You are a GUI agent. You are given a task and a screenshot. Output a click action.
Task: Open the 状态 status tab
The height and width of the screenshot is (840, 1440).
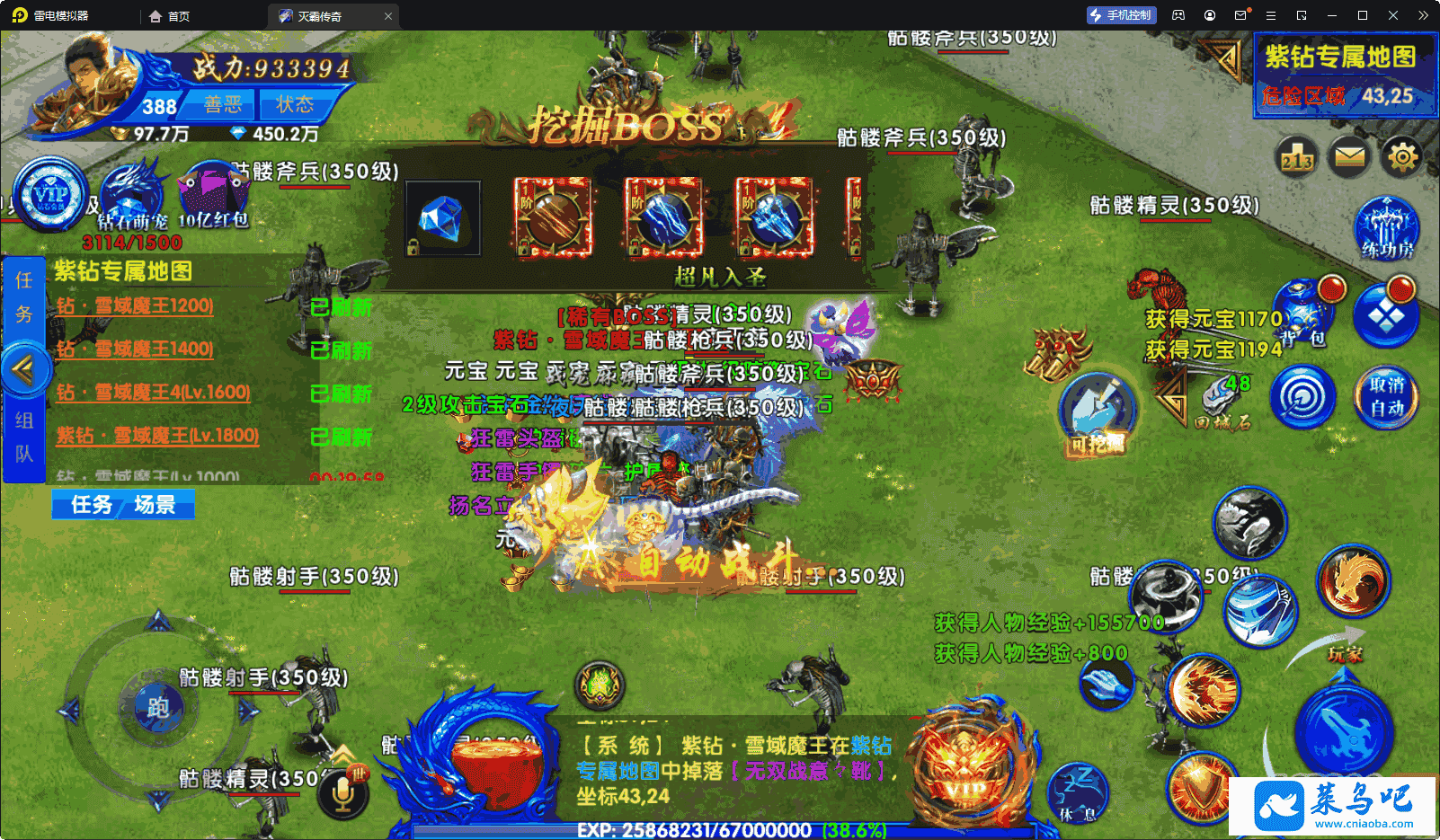tap(294, 105)
